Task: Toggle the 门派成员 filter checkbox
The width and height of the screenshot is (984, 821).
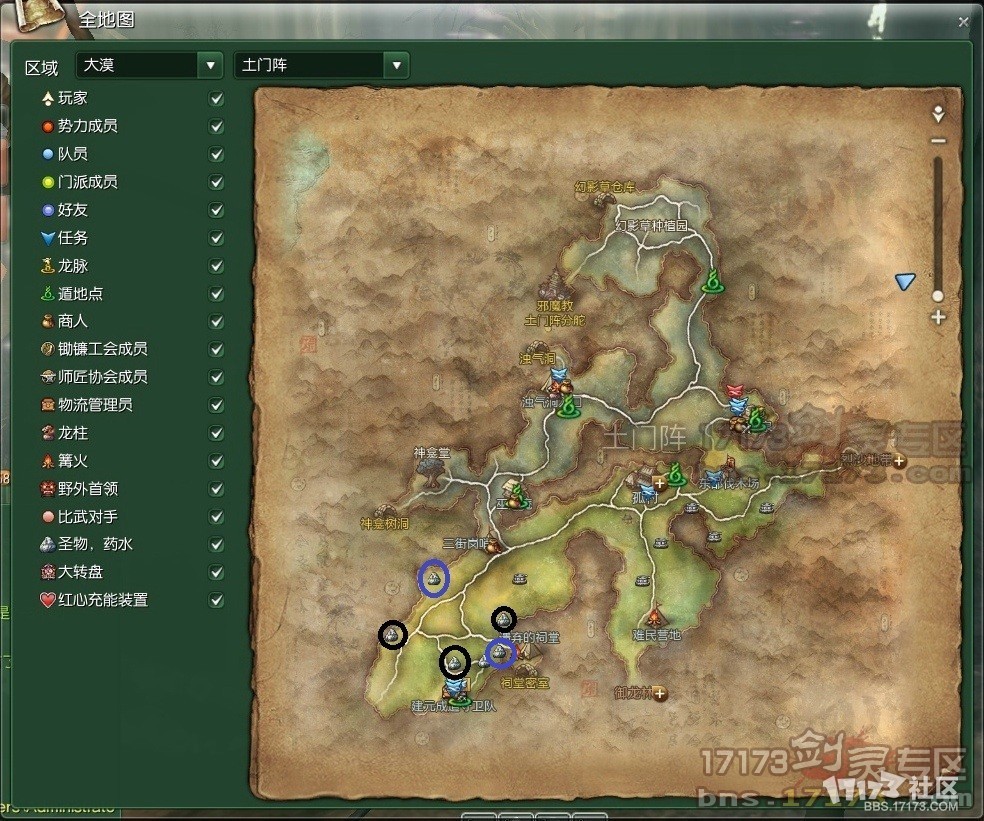Action: [x=216, y=183]
